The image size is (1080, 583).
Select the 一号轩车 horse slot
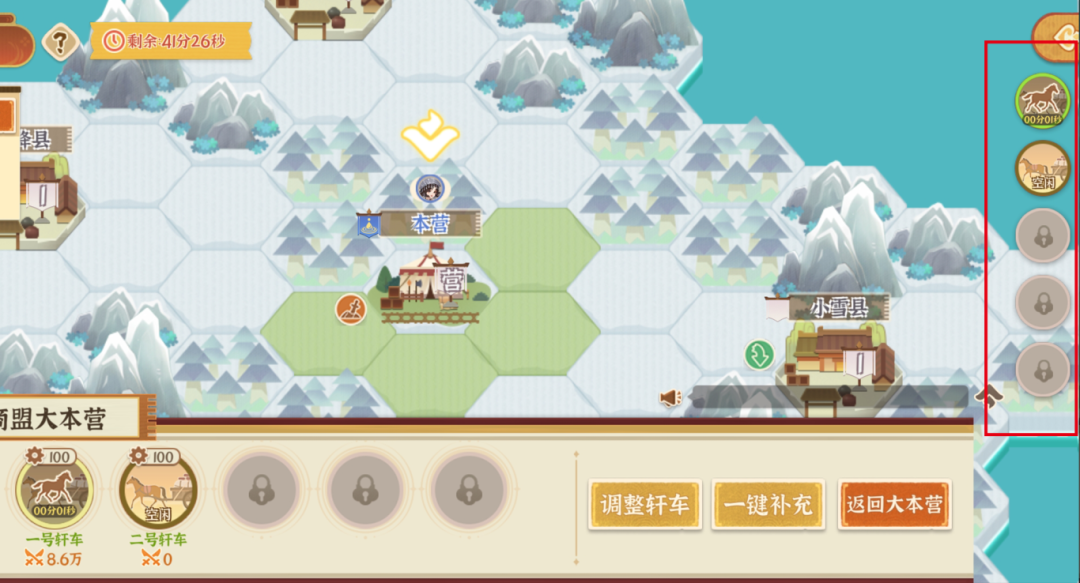[x=56, y=492]
